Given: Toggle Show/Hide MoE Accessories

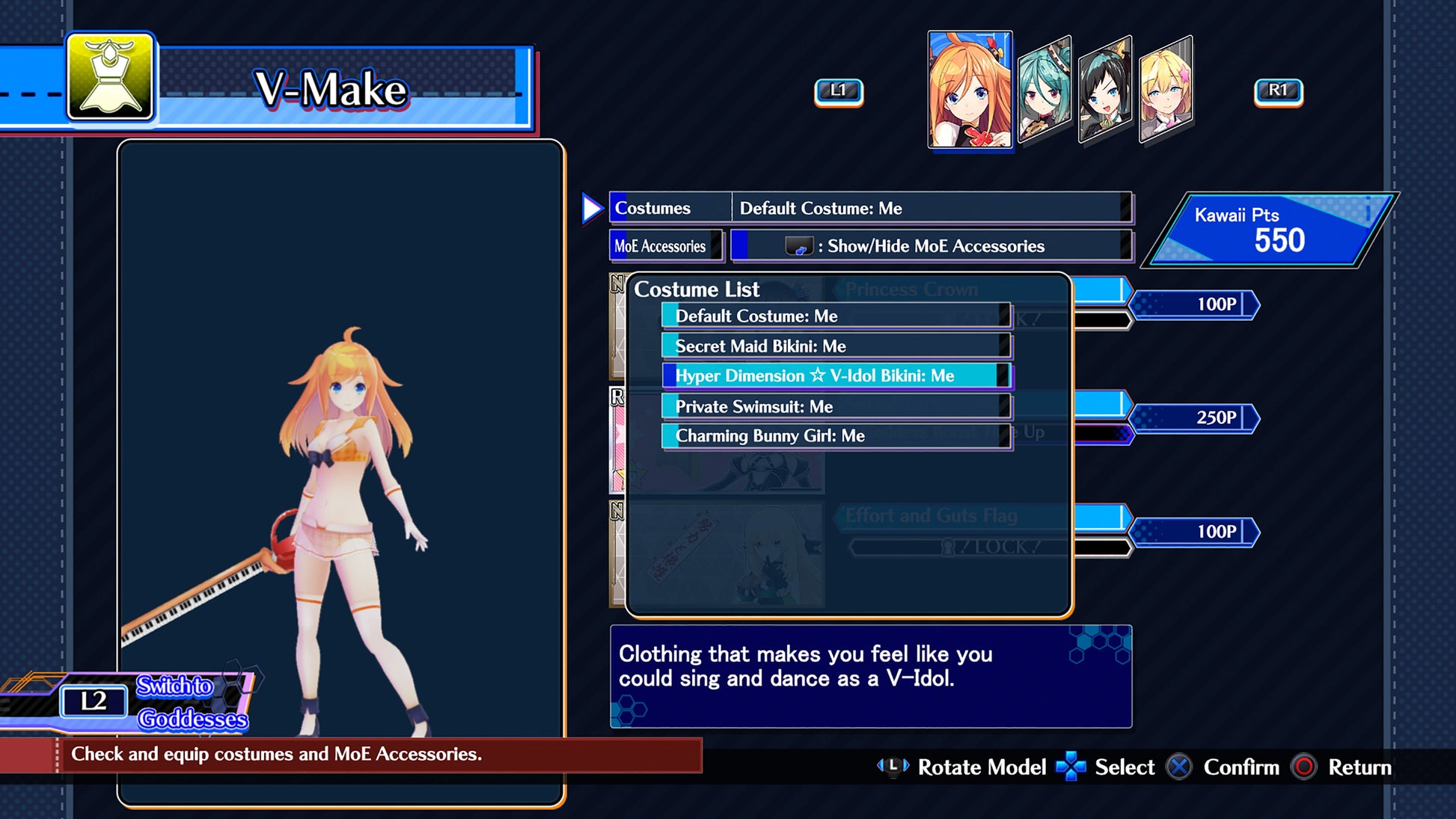Looking at the screenshot, I should pos(931,246).
